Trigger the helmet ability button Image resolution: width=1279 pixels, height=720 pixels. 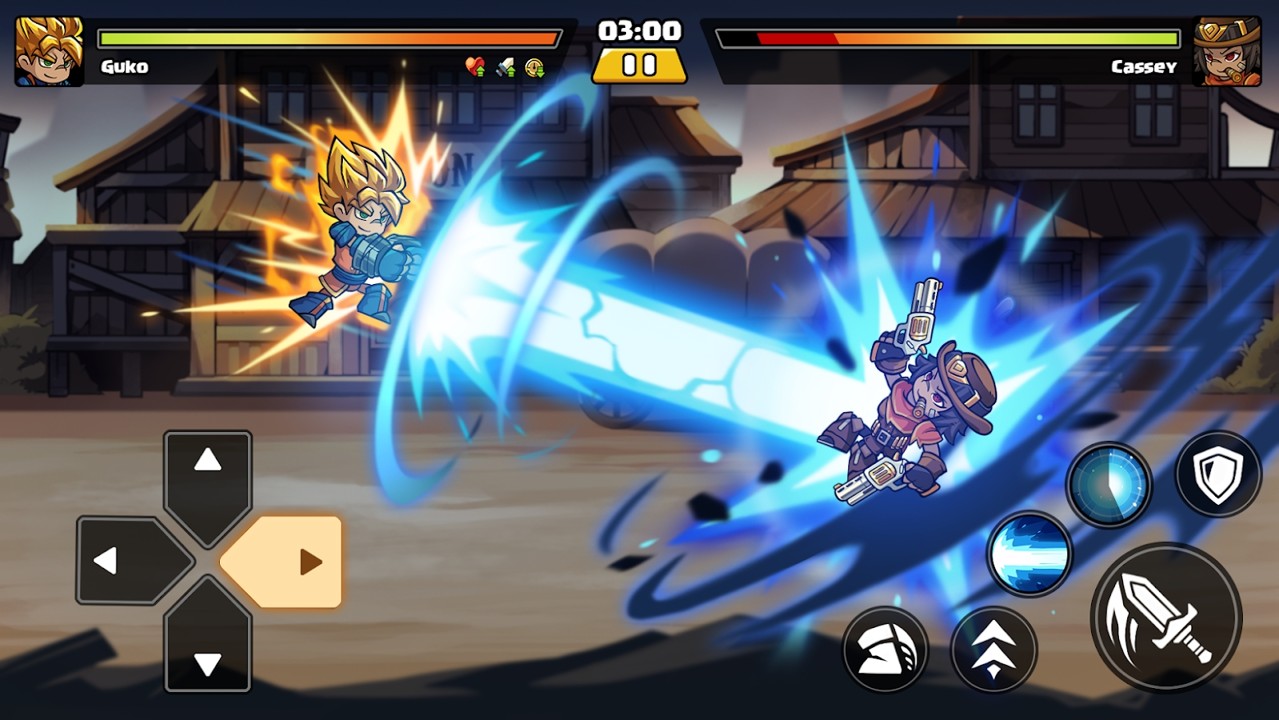[x=885, y=650]
